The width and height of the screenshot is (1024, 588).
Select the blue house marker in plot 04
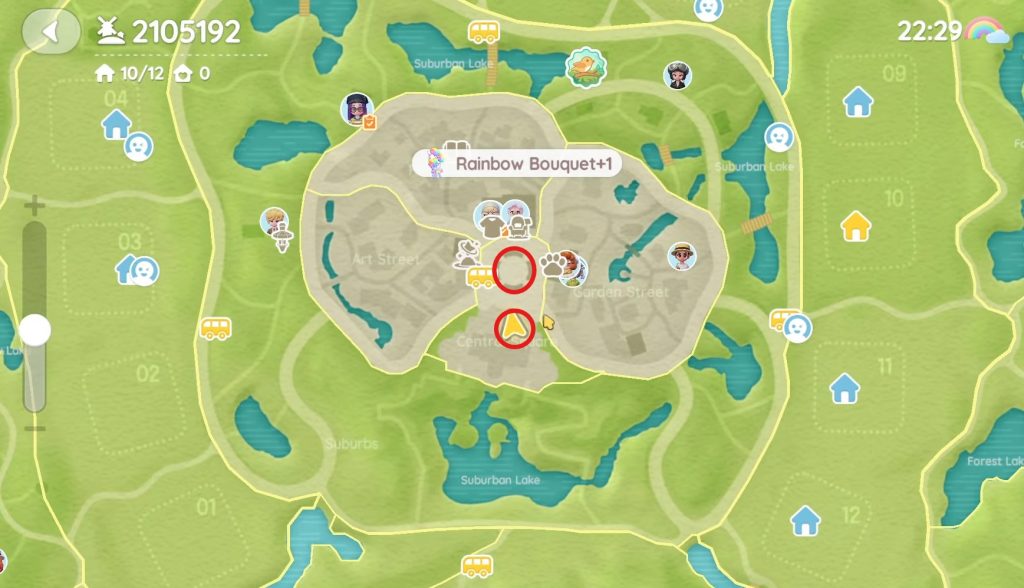click(x=117, y=124)
